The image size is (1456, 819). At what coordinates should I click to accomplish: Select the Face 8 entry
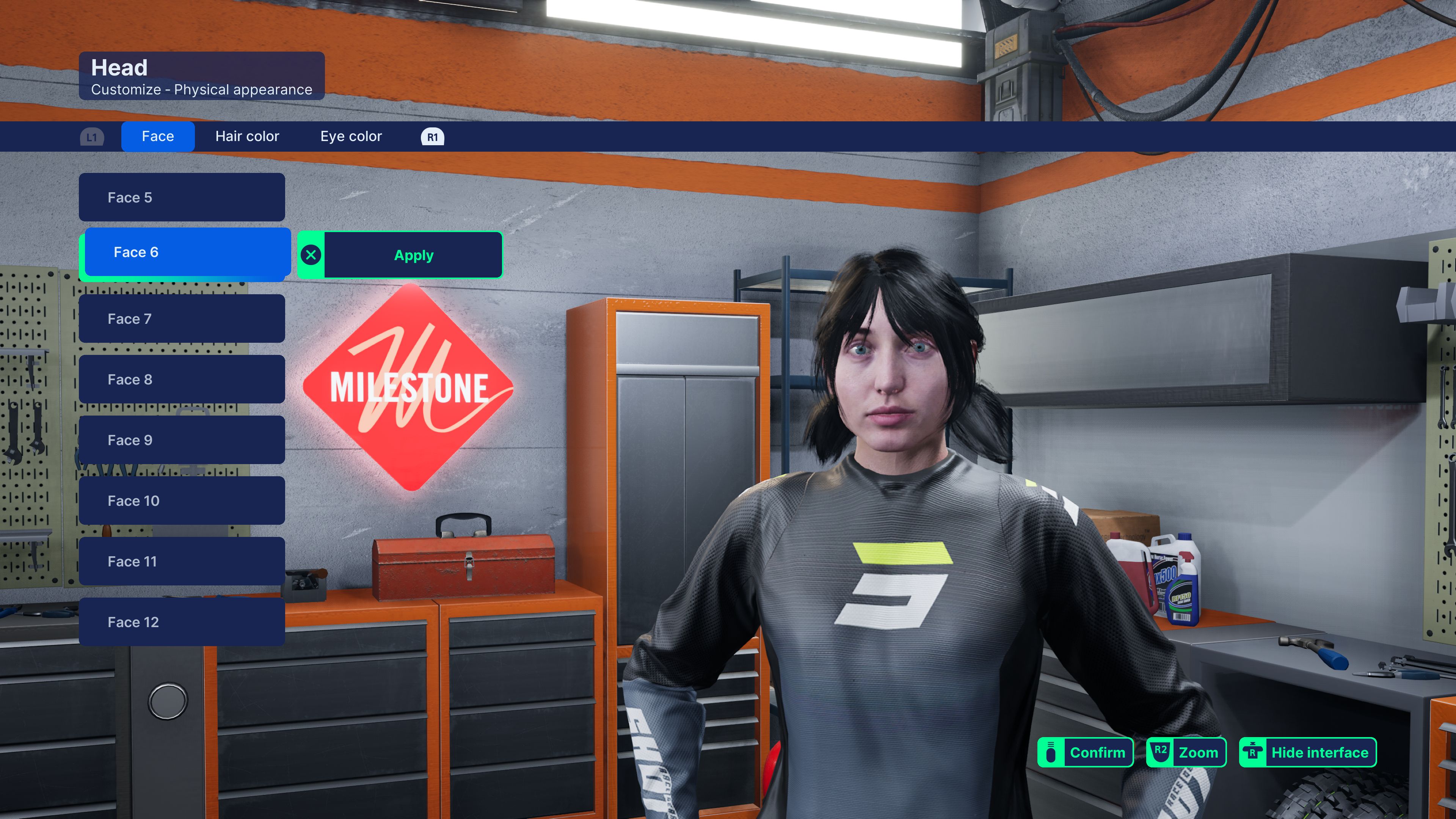click(x=182, y=379)
